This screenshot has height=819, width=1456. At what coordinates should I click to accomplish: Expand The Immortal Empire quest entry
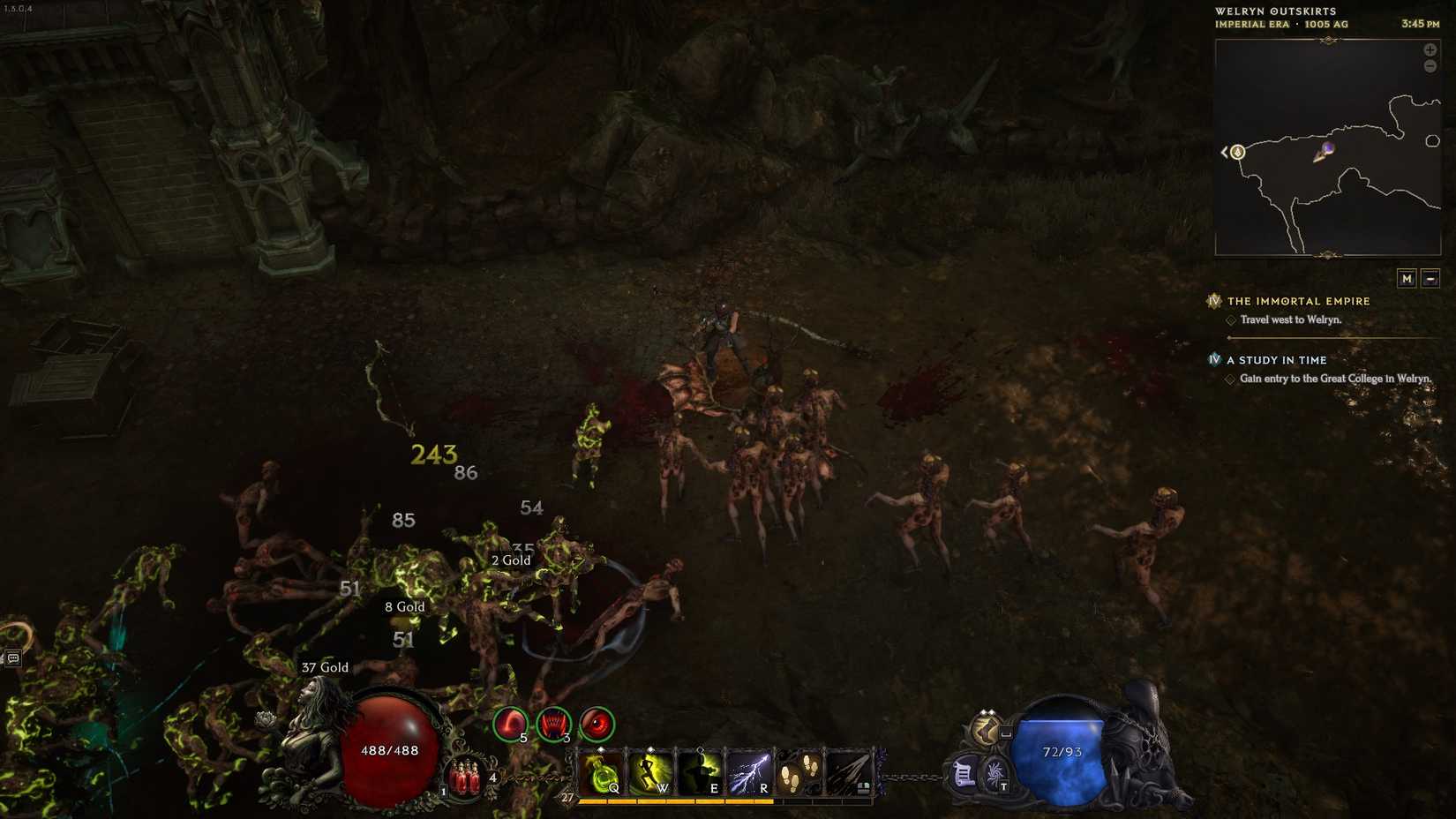[1295, 301]
